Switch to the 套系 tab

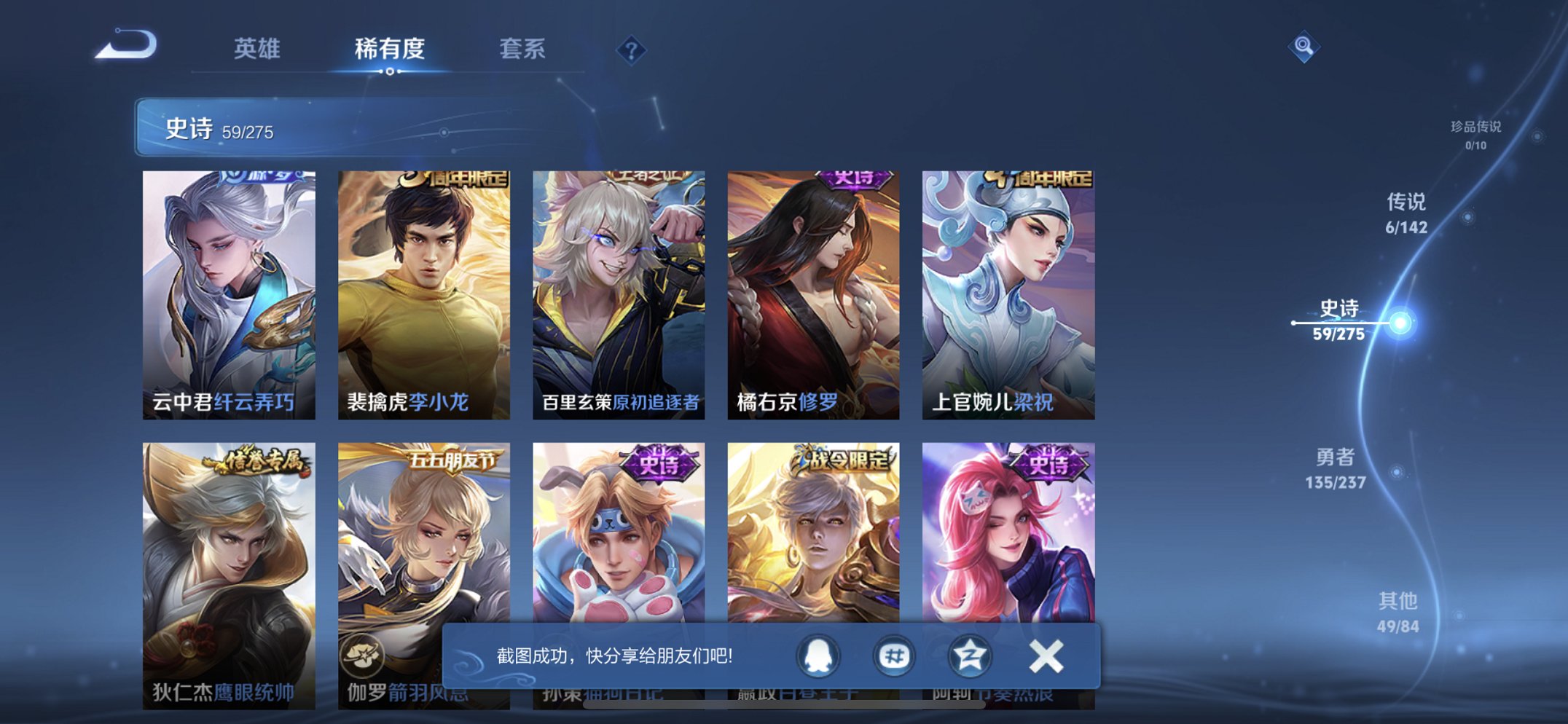[x=523, y=48]
